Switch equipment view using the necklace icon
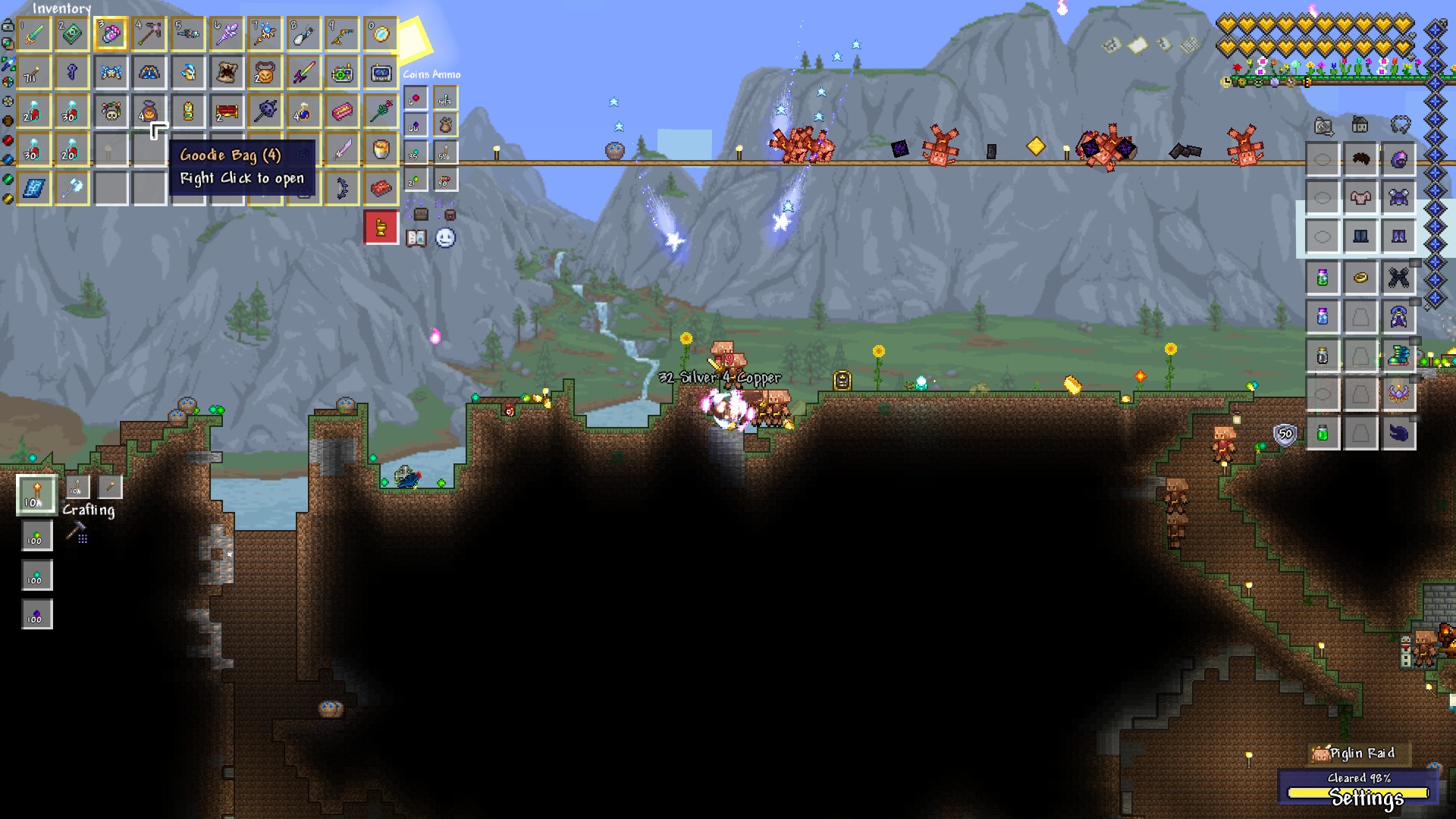The width and height of the screenshot is (1456, 819). pyautogui.click(x=1402, y=125)
